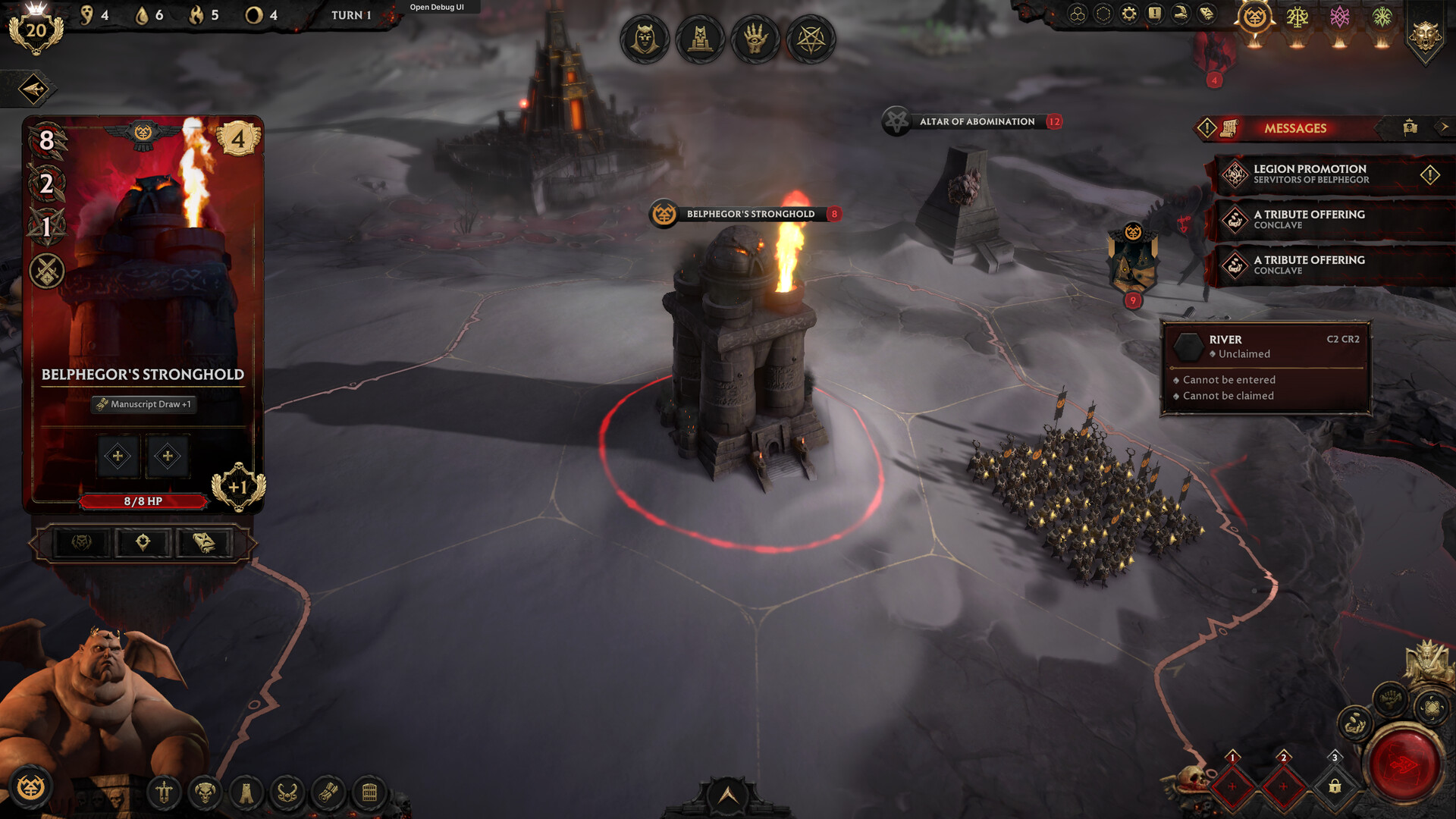1456x819 pixels.
Task: Click the crossed swords icon on stronghold card
Action: [47, 271]
